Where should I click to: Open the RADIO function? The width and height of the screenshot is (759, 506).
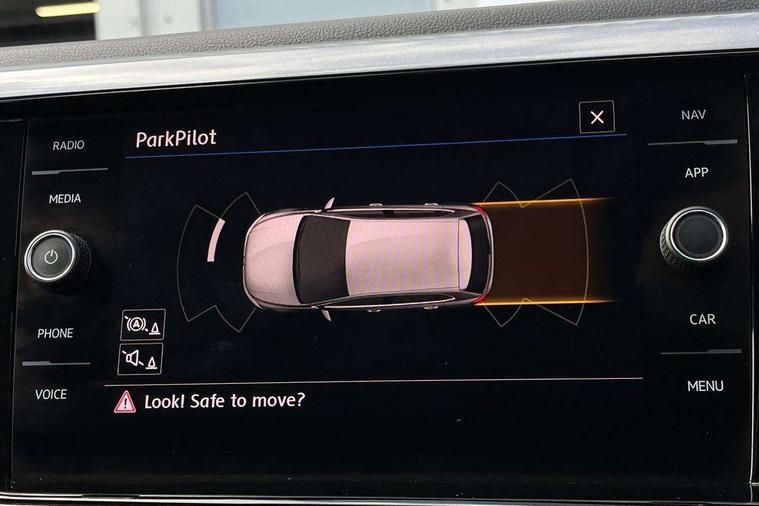(x=68, y=146)
